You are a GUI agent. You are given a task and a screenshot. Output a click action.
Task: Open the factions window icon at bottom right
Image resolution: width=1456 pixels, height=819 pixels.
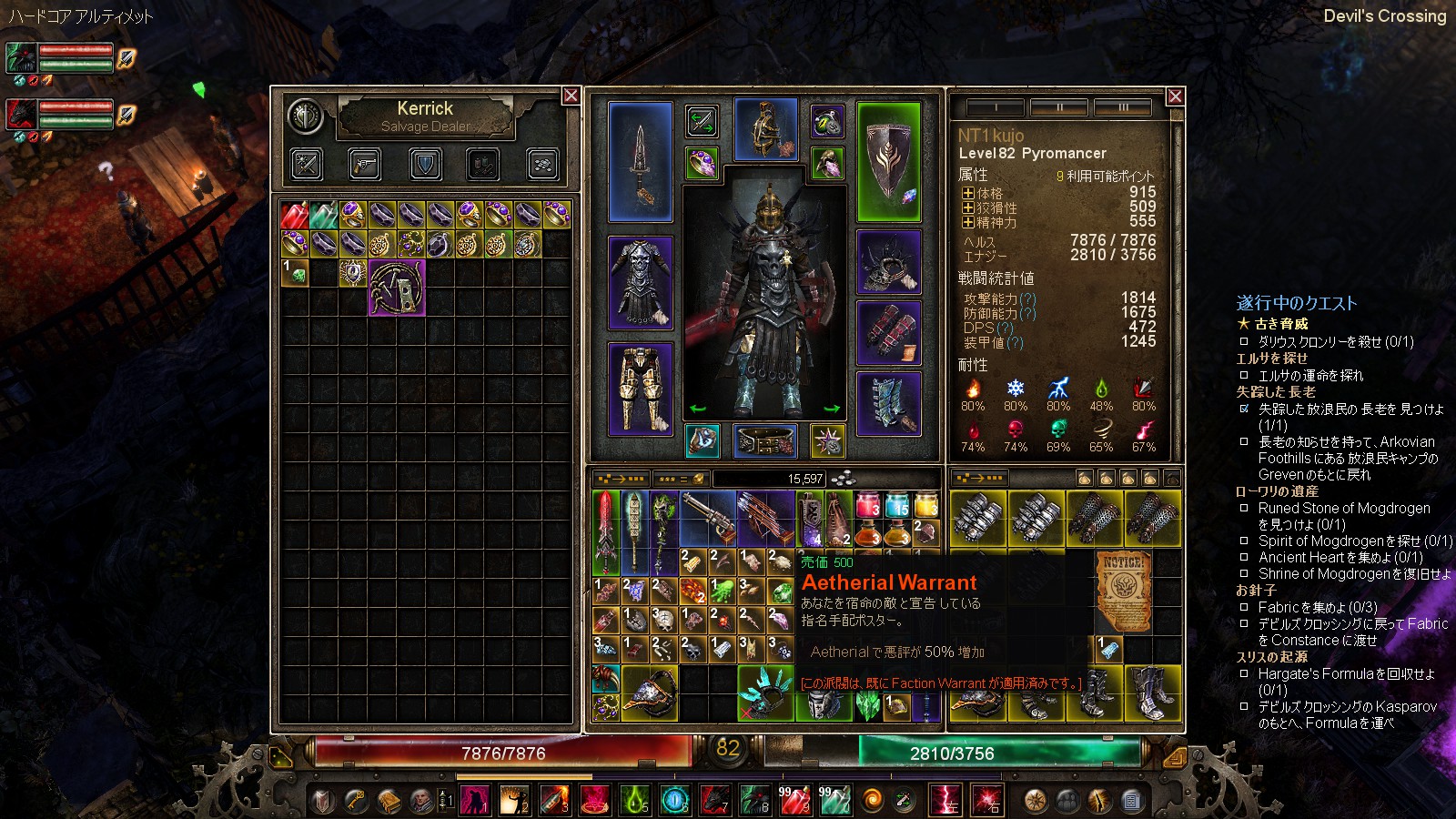click(1067, 800)
